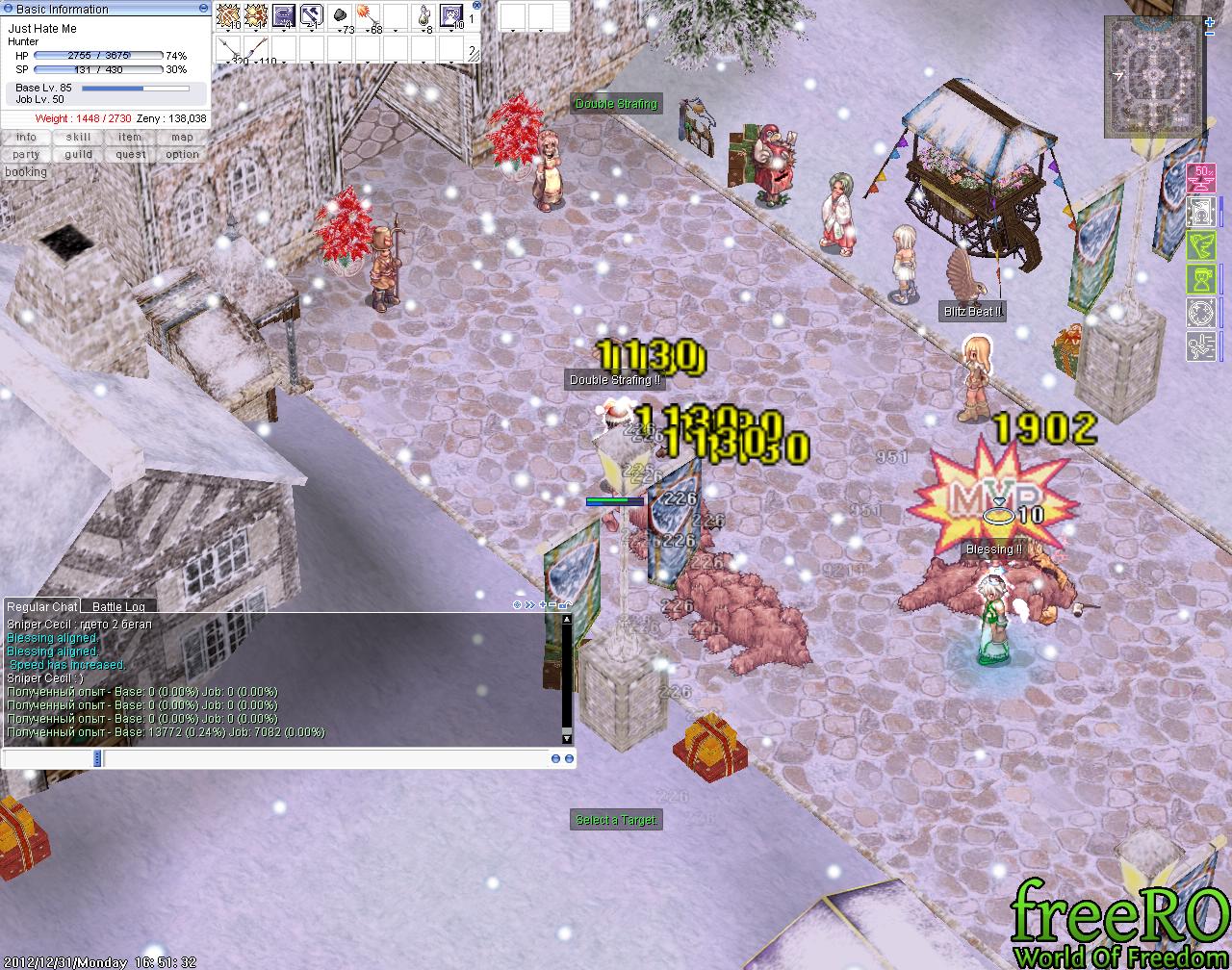Select the Regular Chat tab
1232x970 pixels.
click(x=41, y=607)
